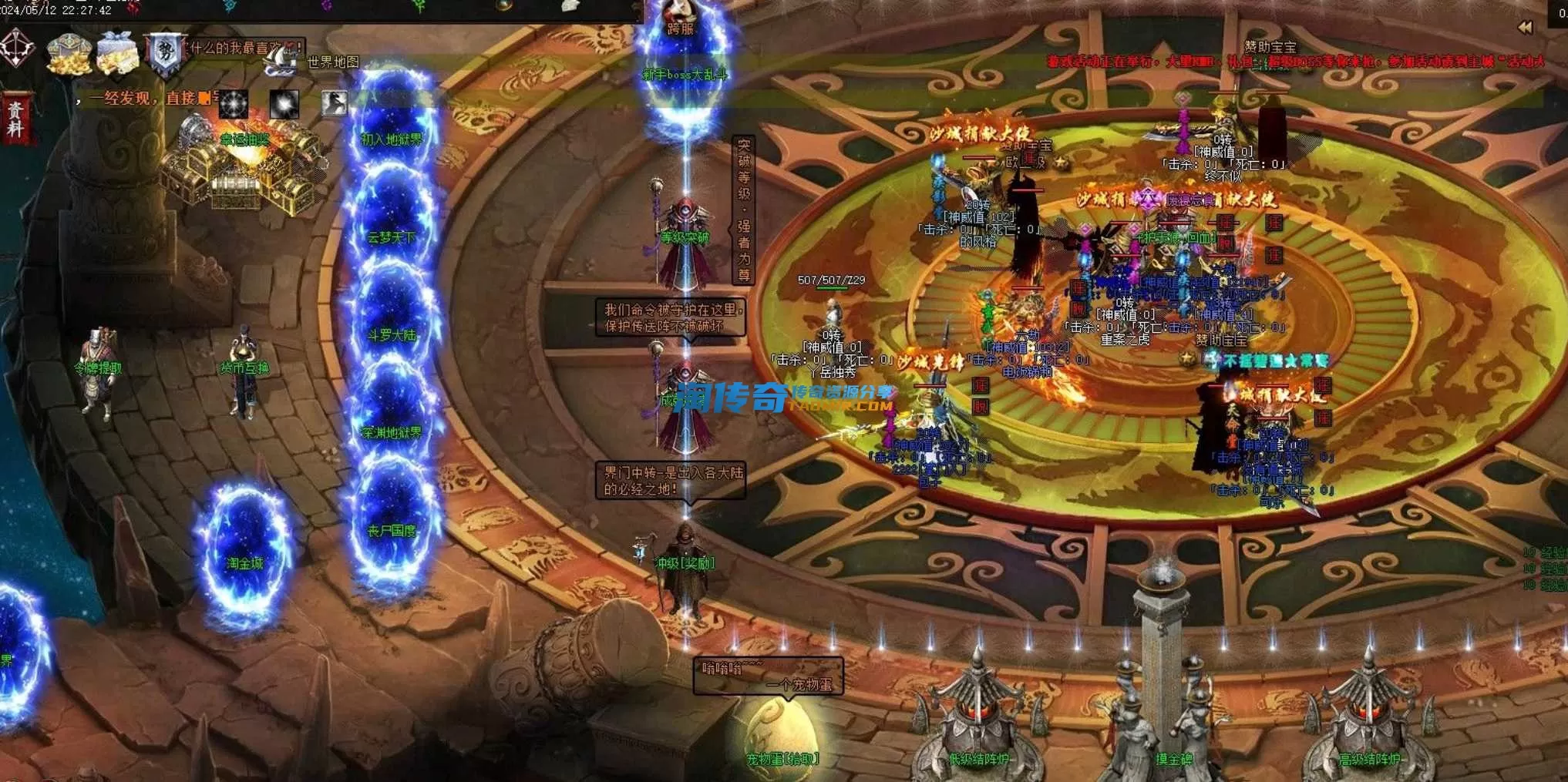
Task: Open the silver gift box icon
Action: [x=117, y=52]
